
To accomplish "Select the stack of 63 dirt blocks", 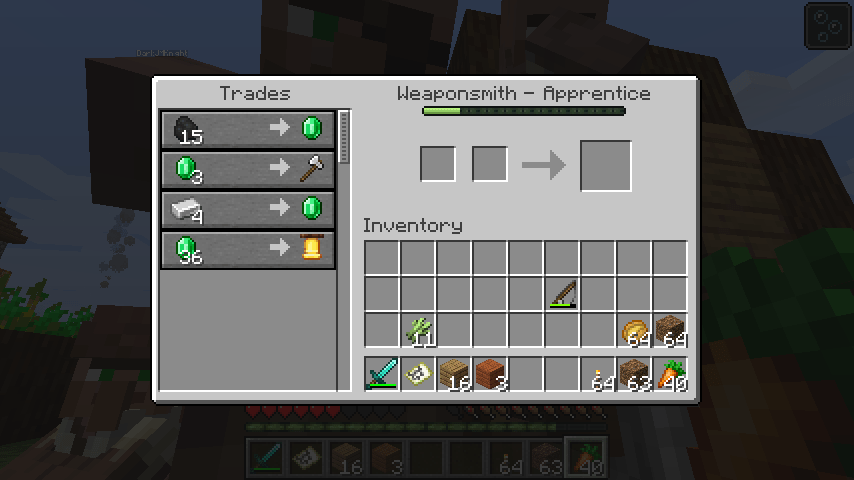I will click(634, 374).
